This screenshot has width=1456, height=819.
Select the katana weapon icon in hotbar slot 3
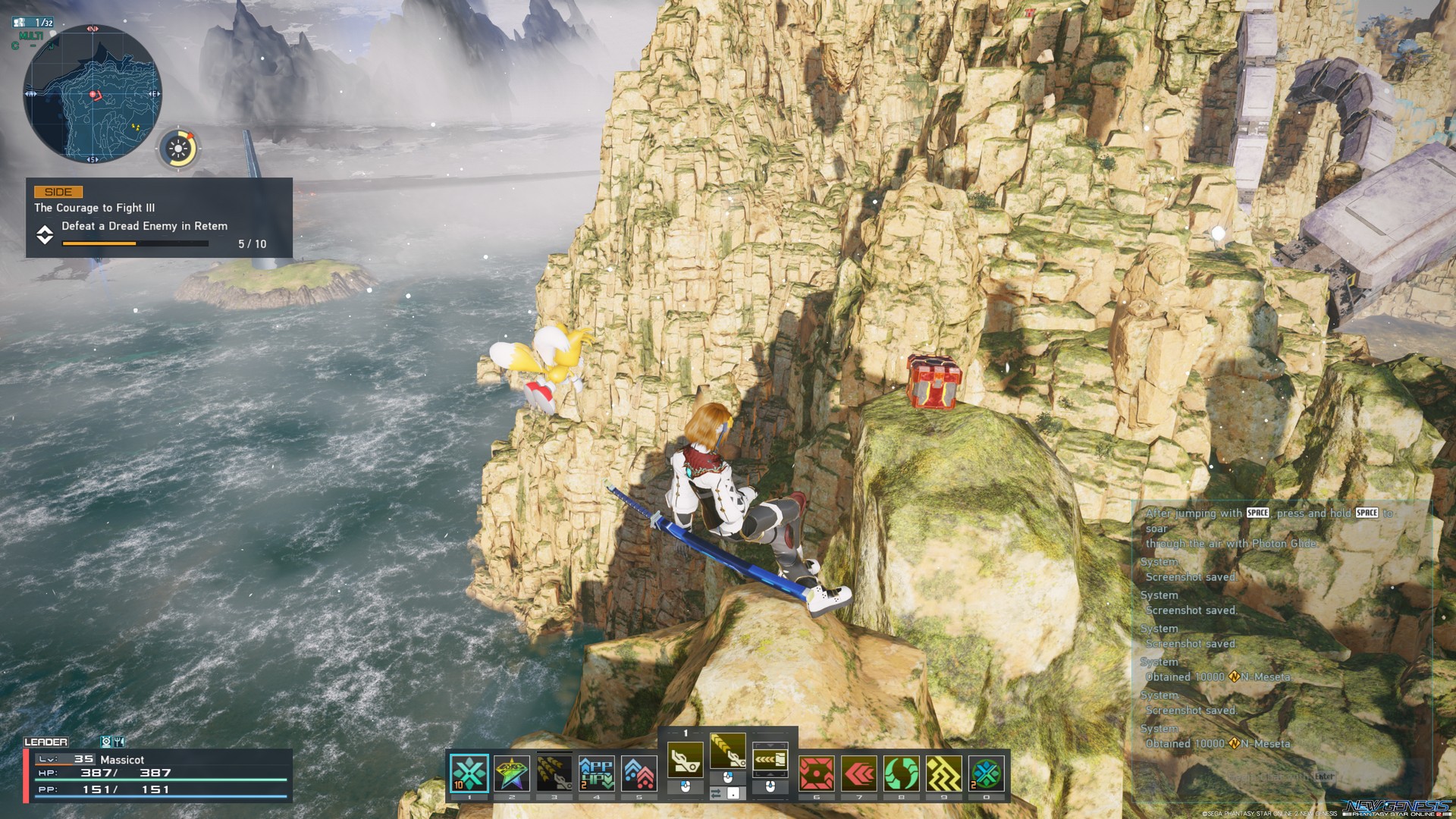click(512, 771)
